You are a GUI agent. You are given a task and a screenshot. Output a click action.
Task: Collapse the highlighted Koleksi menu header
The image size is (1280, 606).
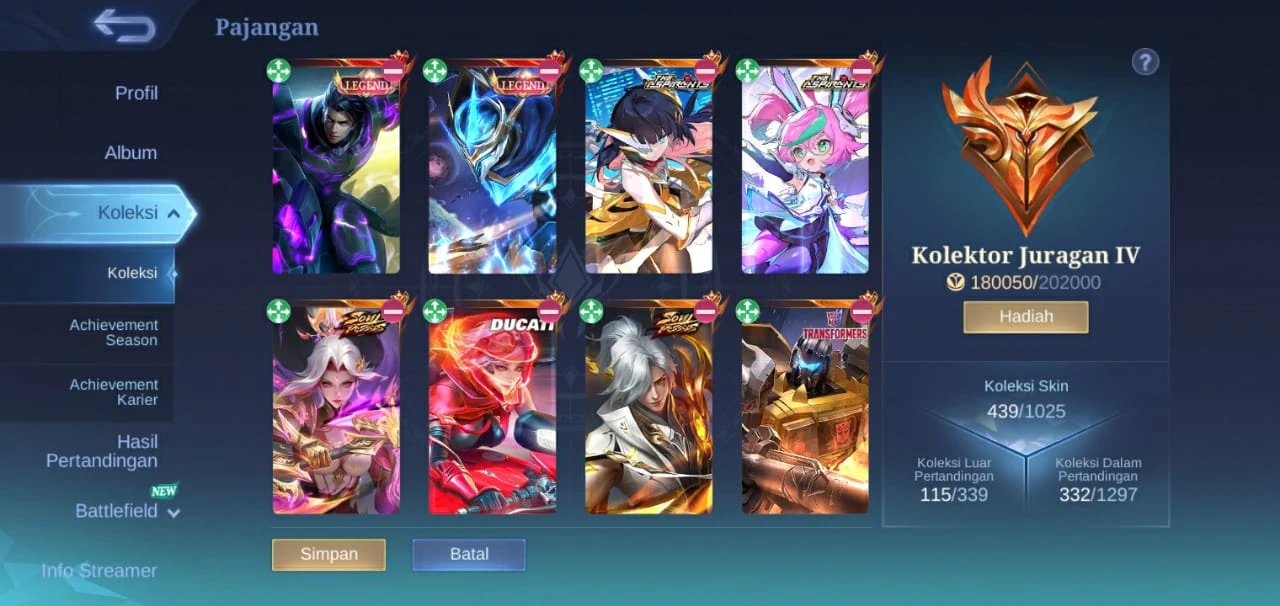click(x=138, y=213)
